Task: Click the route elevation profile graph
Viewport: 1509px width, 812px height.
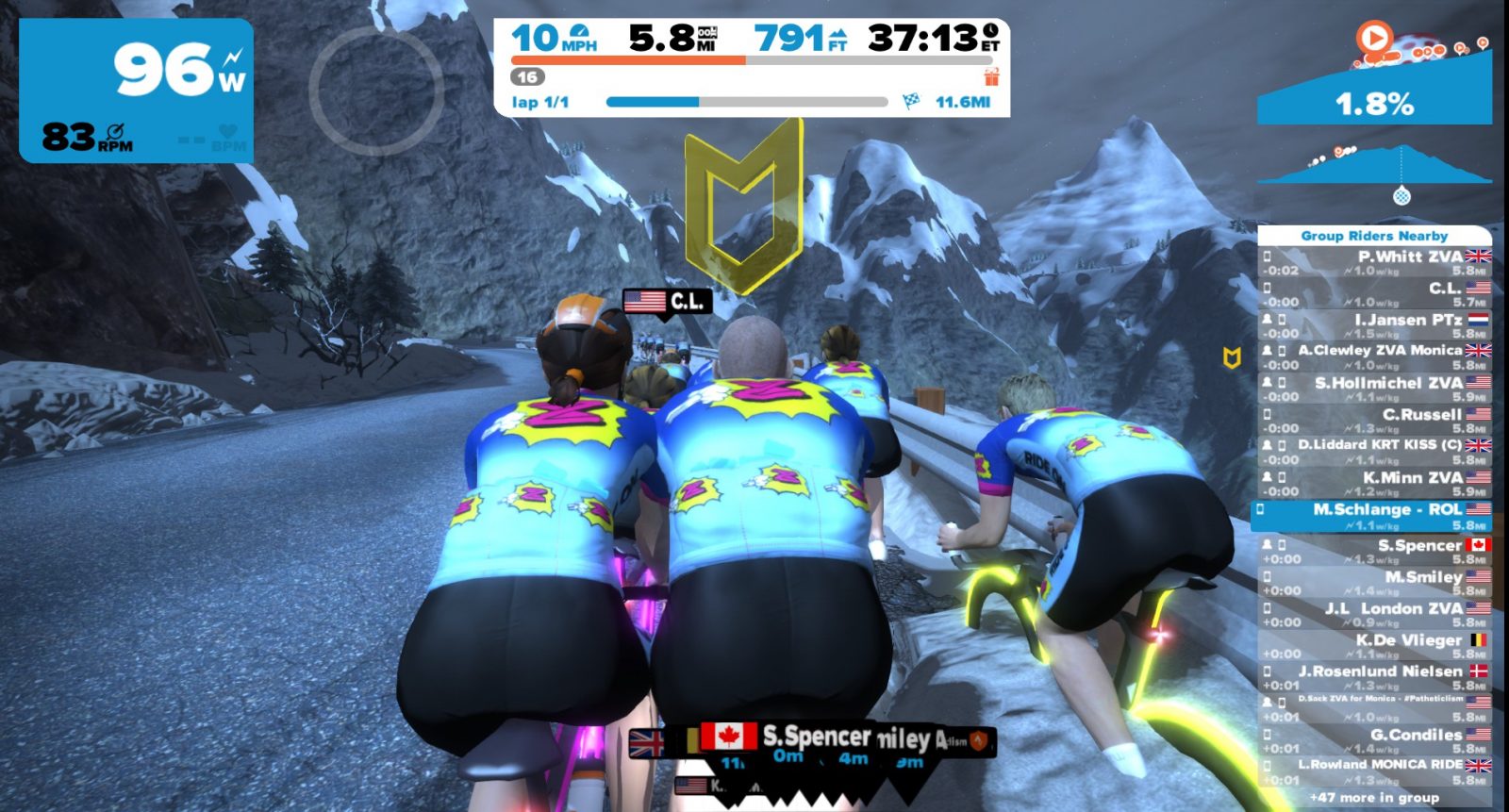Action: pyautogui.click(x=1374, y=167)
